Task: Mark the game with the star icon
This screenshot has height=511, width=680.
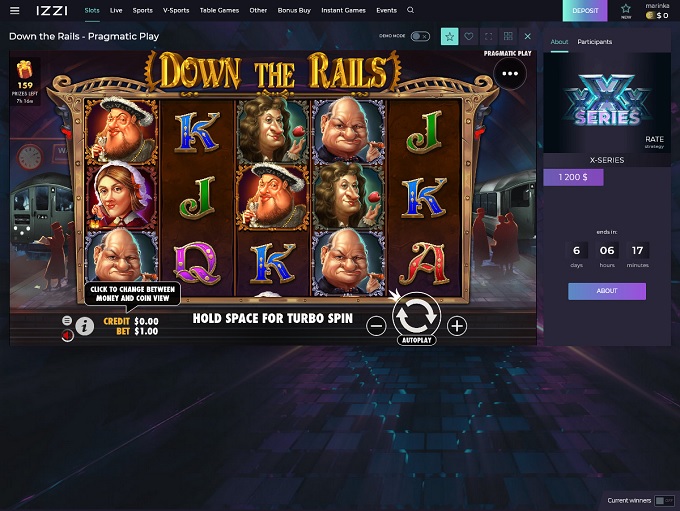Action: click(449, 36)
